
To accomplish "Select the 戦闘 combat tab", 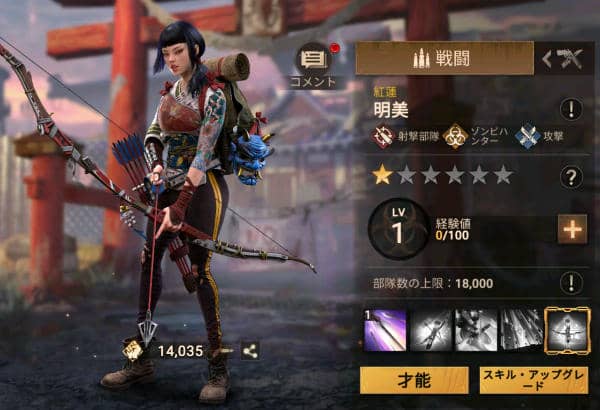I will (444, 59).
